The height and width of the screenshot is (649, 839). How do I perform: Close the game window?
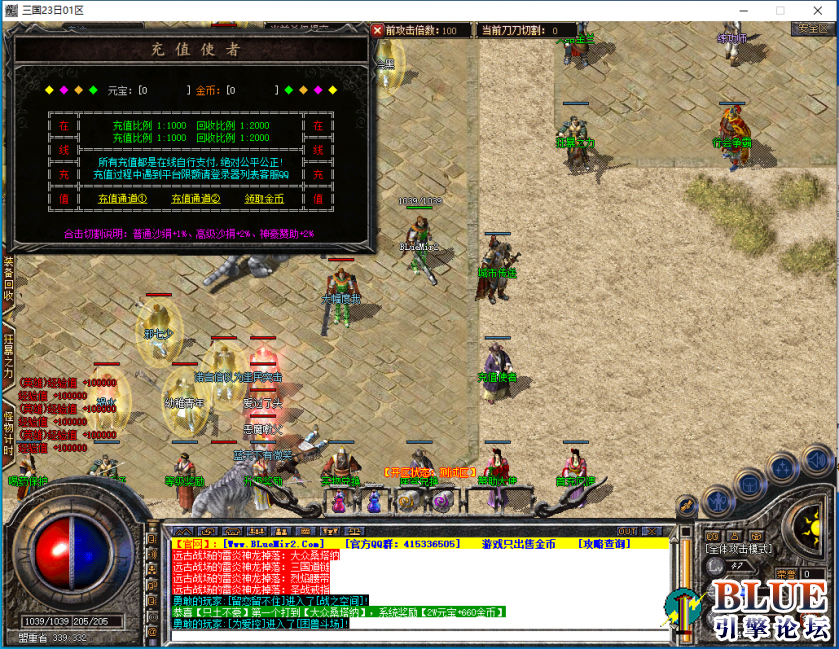pos(815,10)
